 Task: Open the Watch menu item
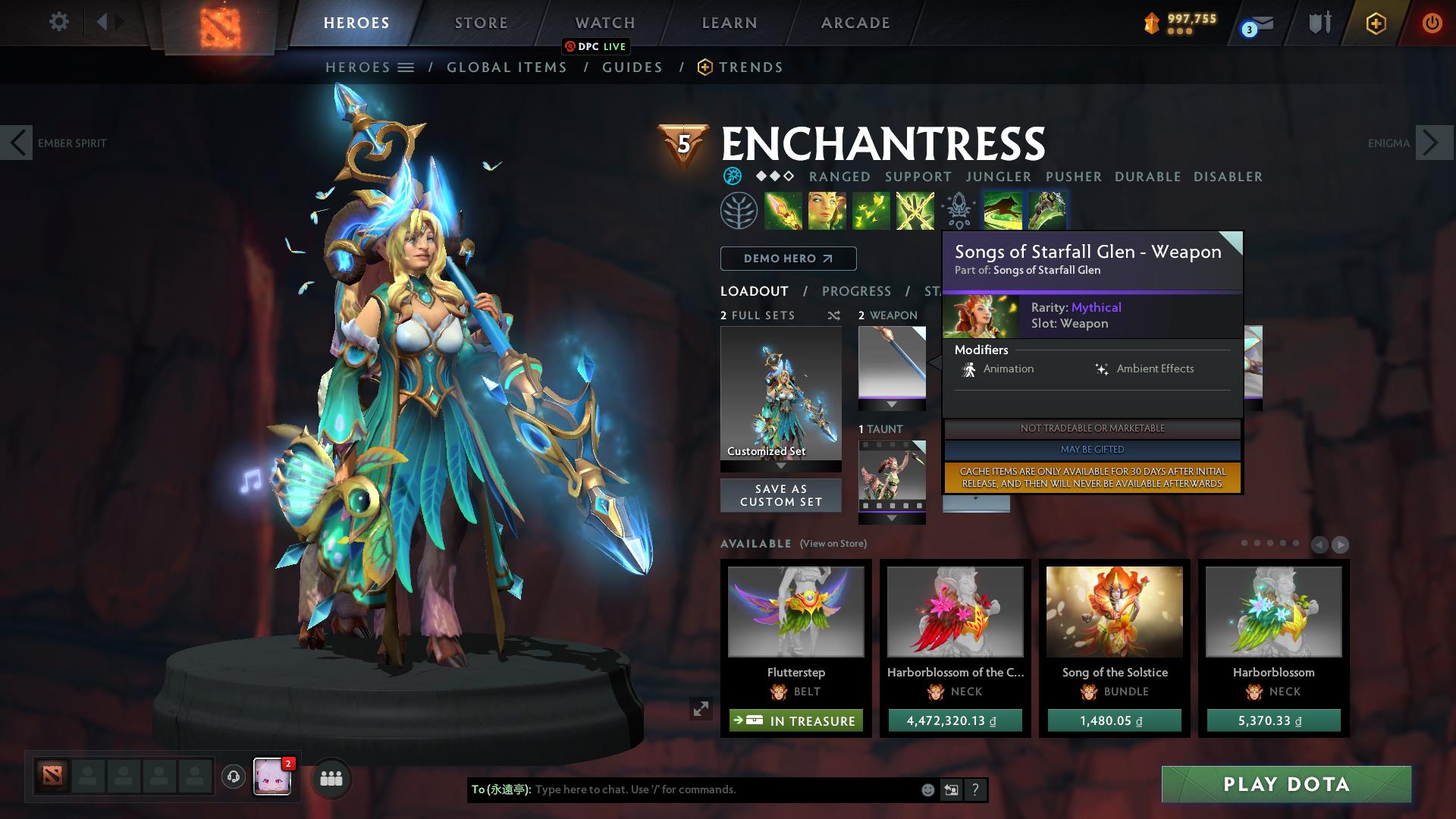click(x=604, y=22)
